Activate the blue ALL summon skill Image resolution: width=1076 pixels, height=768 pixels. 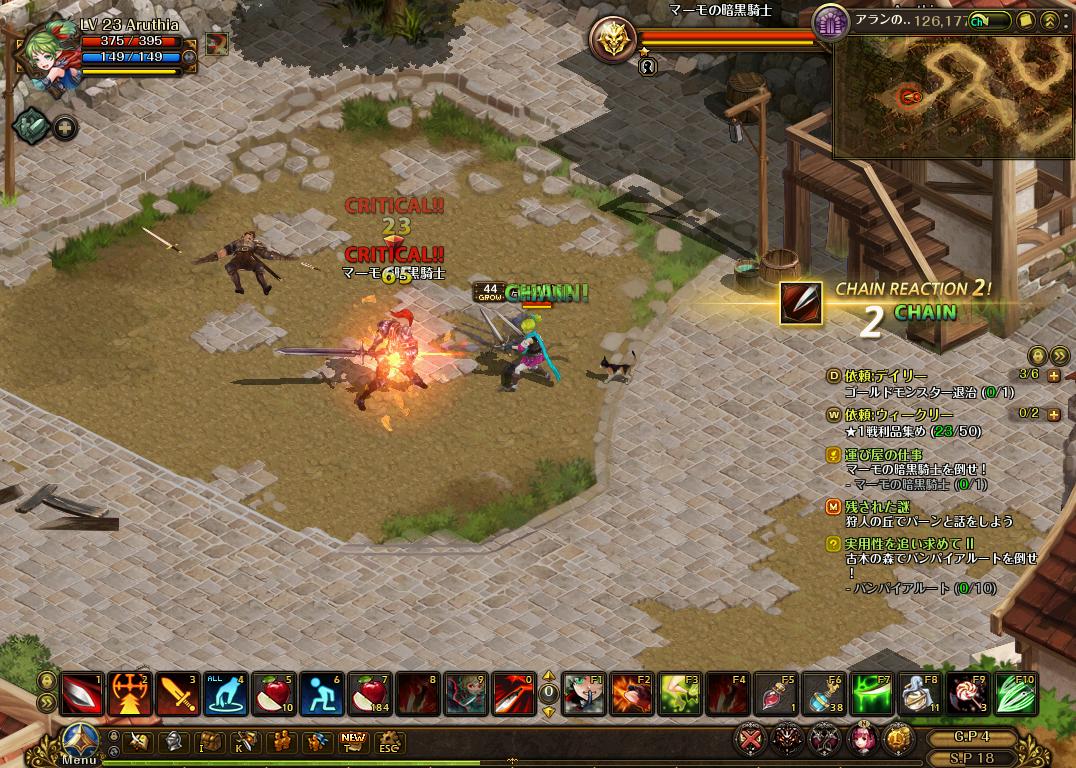click(x=225, y=694)
